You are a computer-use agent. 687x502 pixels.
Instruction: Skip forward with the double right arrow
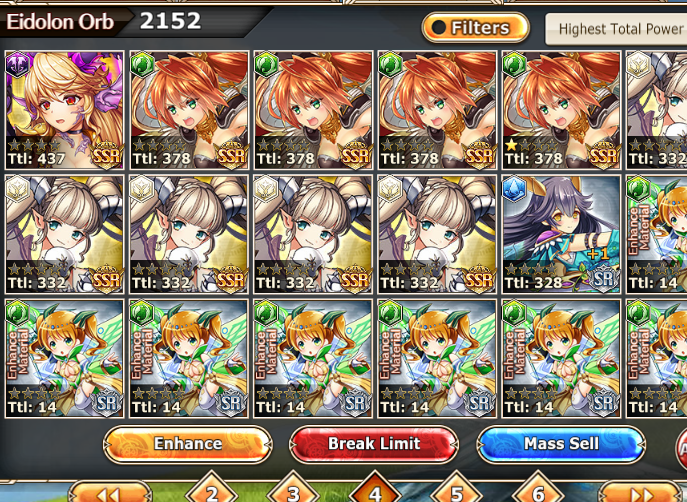639,493
